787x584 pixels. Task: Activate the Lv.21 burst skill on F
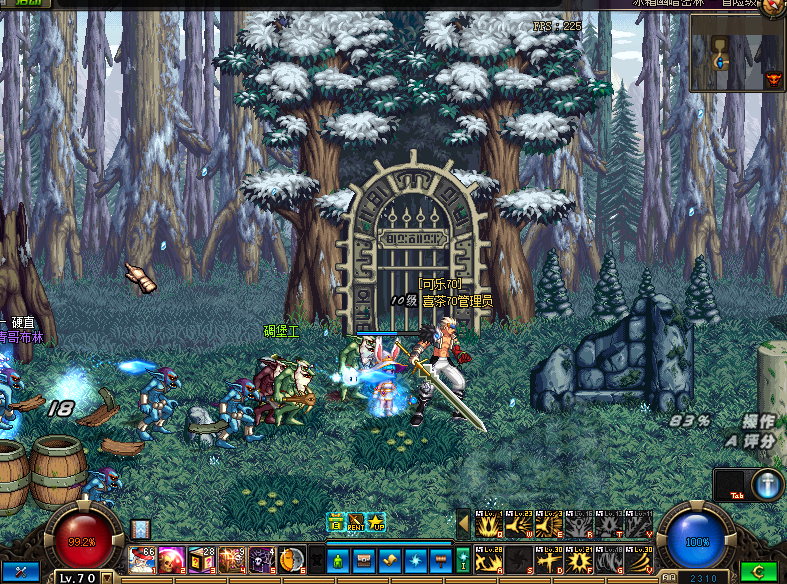tap(579, 558)
